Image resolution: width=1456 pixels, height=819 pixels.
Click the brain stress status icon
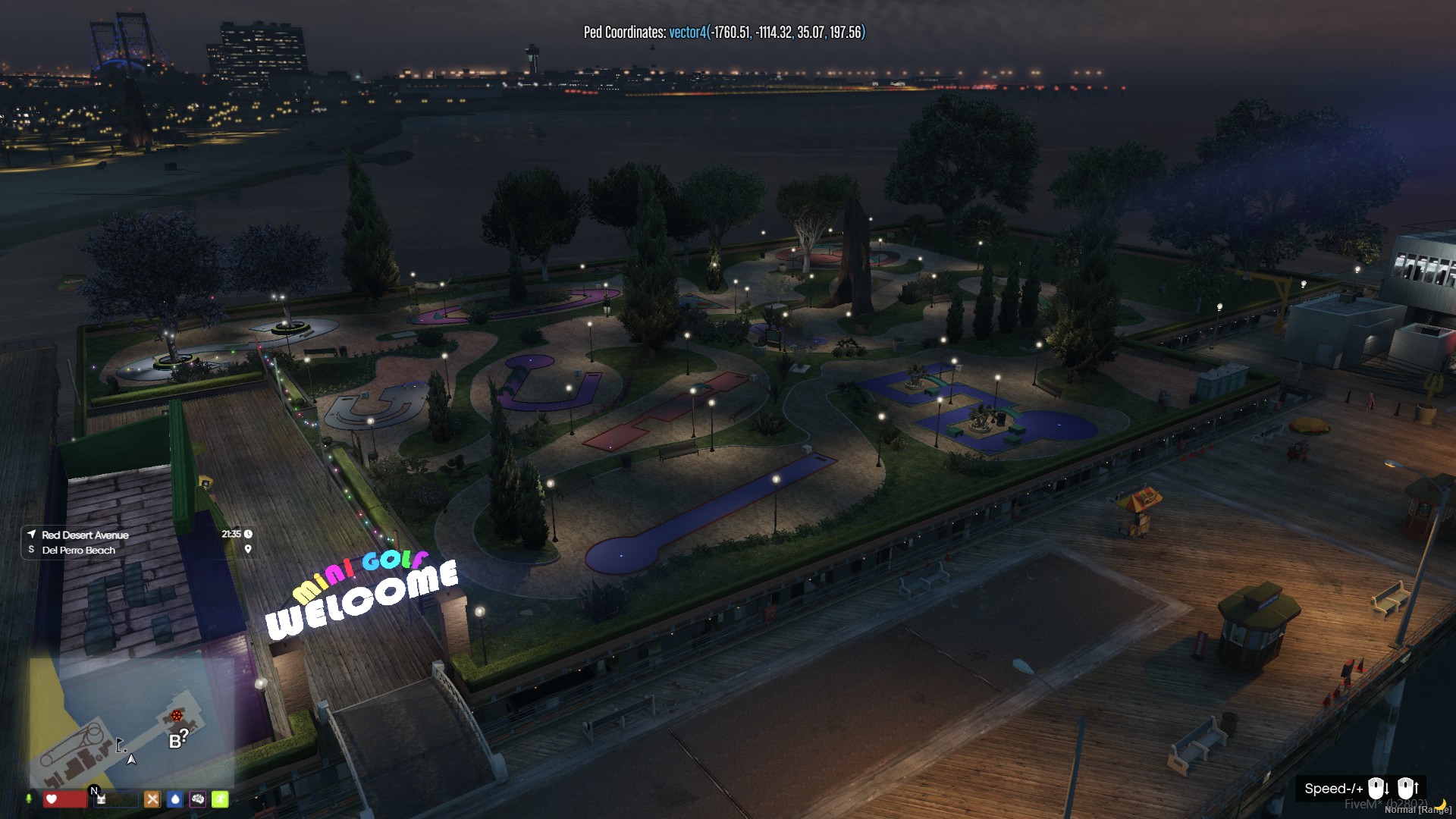click(x=198, y=799)
